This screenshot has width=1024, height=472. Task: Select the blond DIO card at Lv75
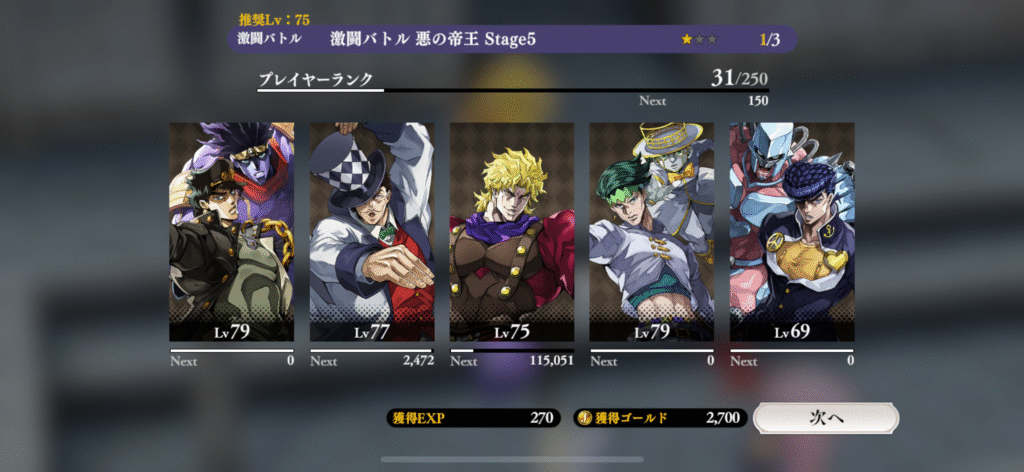pyautogui.click(x=512, y=232)
